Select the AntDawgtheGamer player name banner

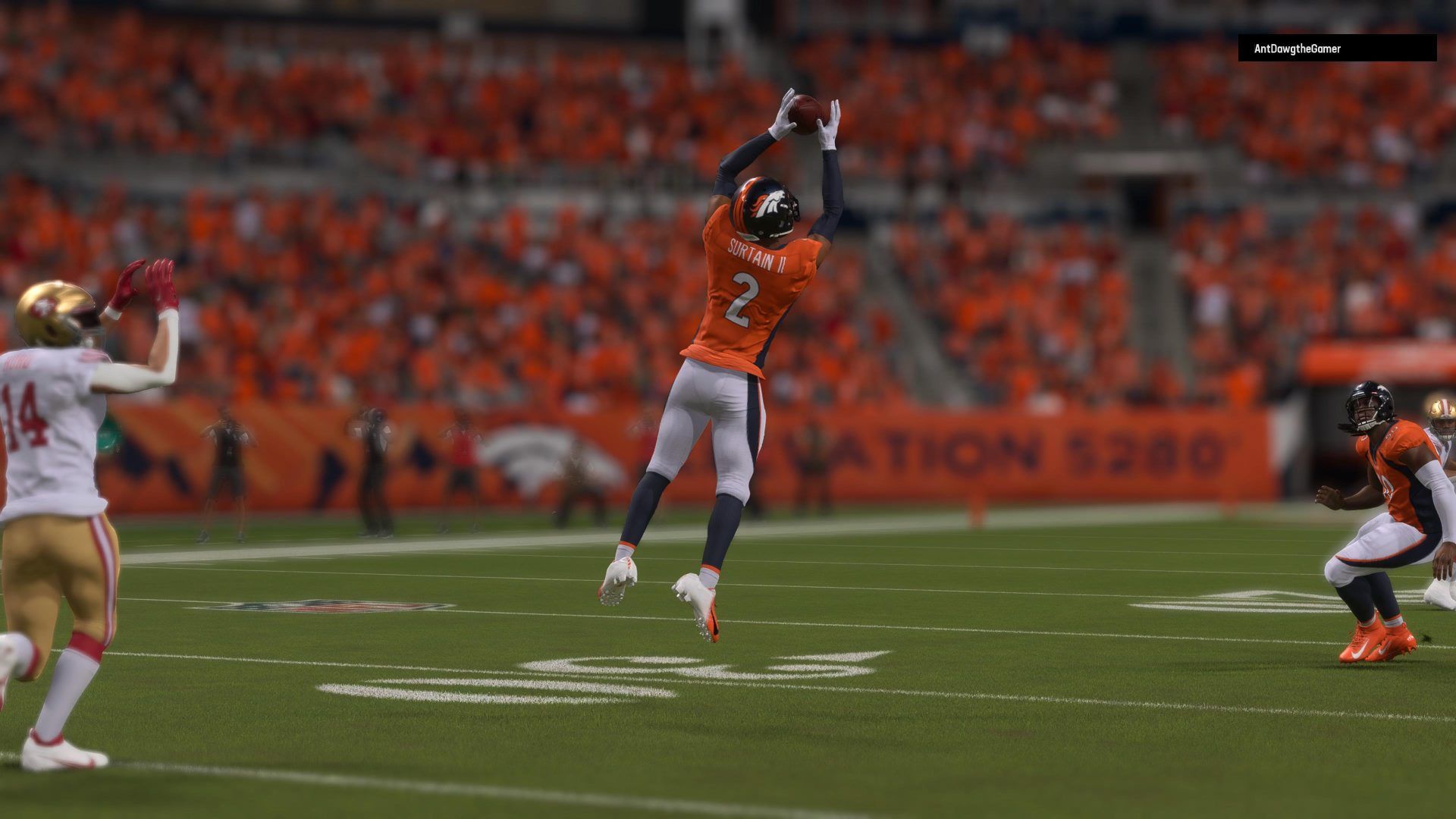pyautogui.click(x=1336, y=49)
